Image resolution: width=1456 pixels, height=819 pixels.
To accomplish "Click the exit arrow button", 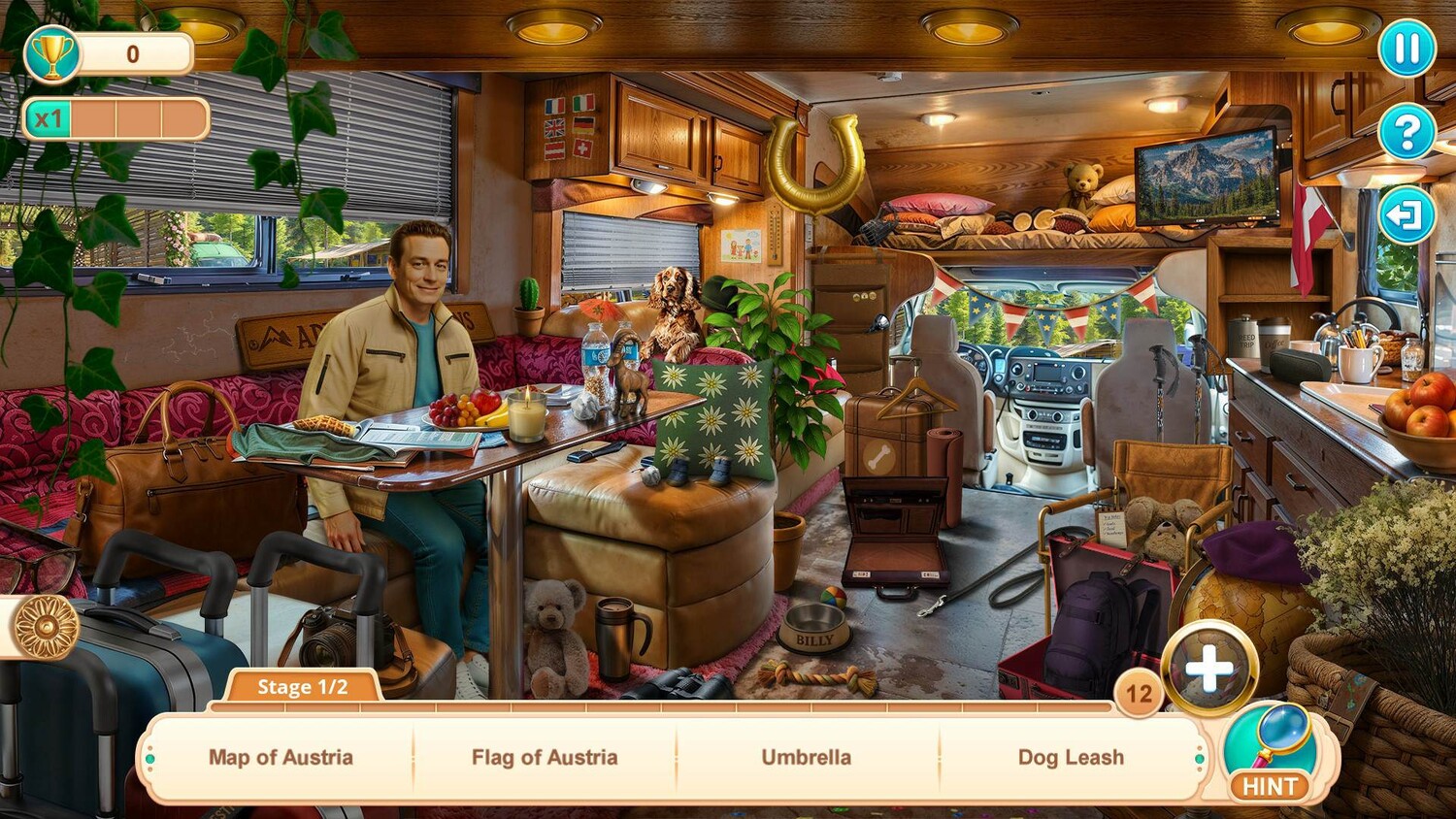I will pos(1406,214).
